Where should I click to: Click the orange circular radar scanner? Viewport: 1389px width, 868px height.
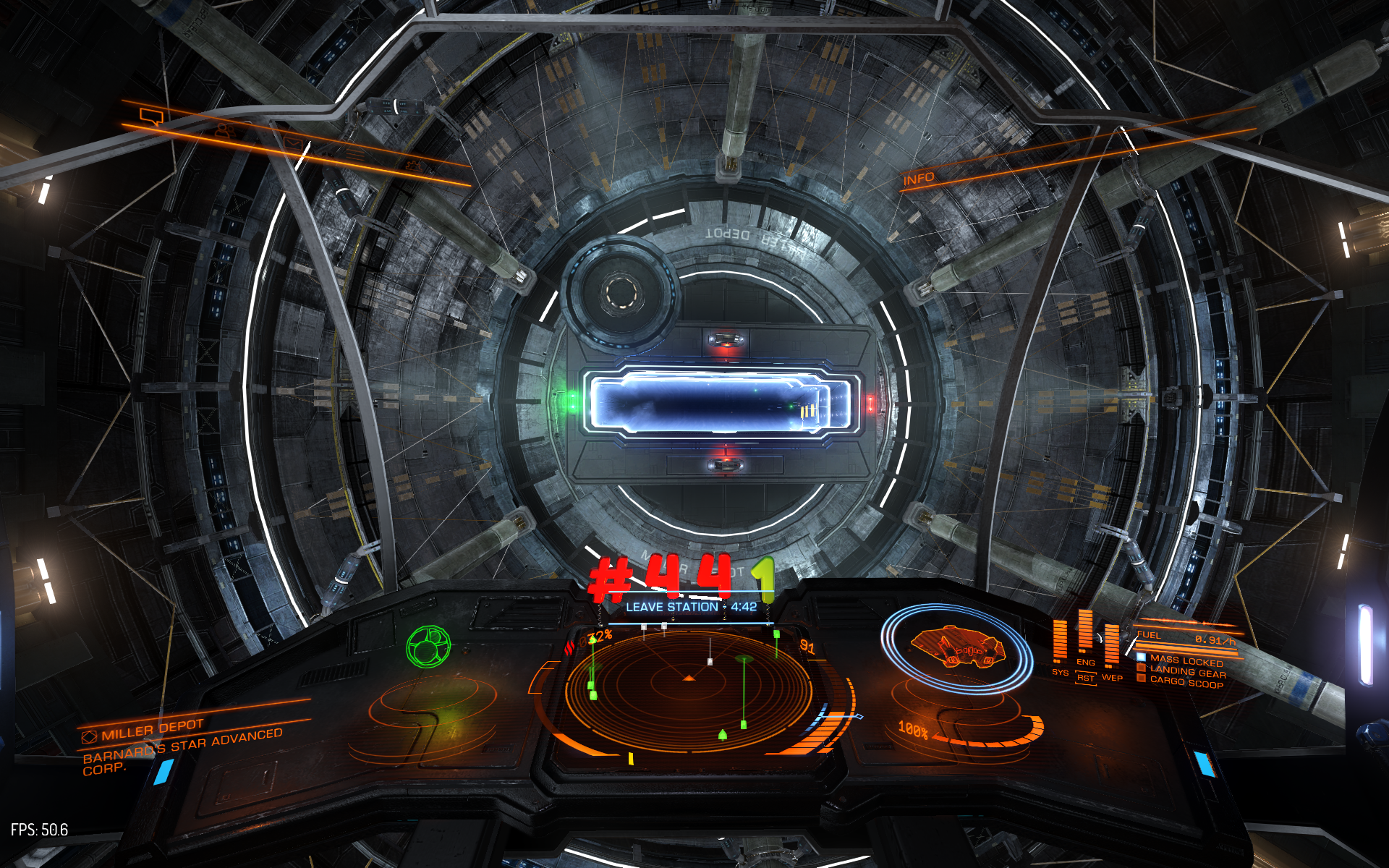(x=688, y=680)
